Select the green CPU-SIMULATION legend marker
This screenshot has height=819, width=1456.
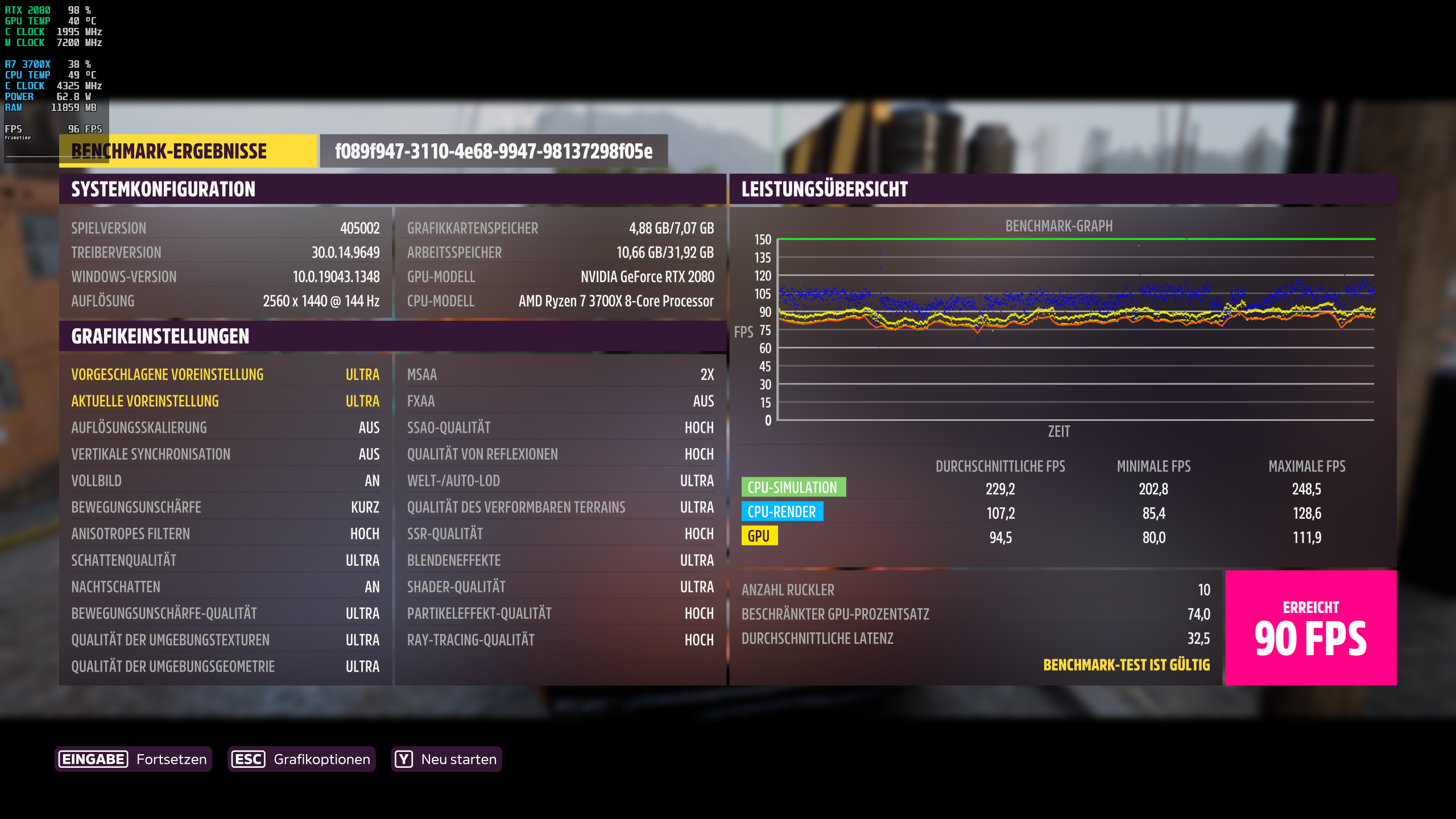tap(793, 487)
